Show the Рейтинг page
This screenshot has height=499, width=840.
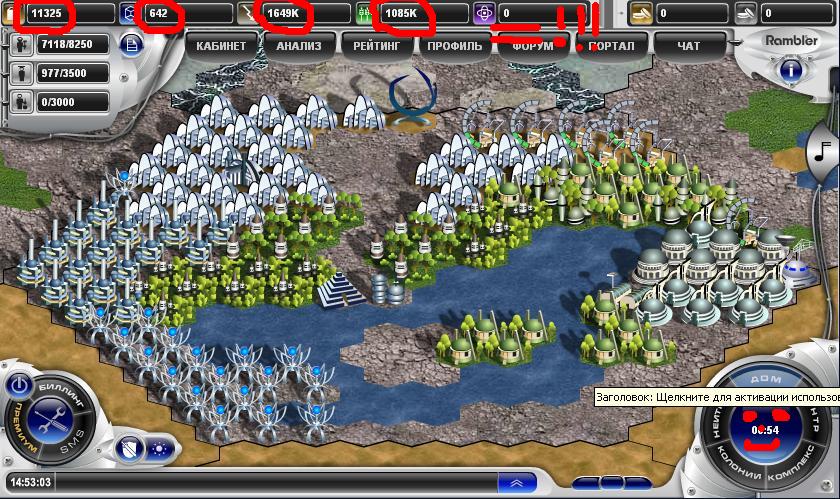click(x=376, y=46)
